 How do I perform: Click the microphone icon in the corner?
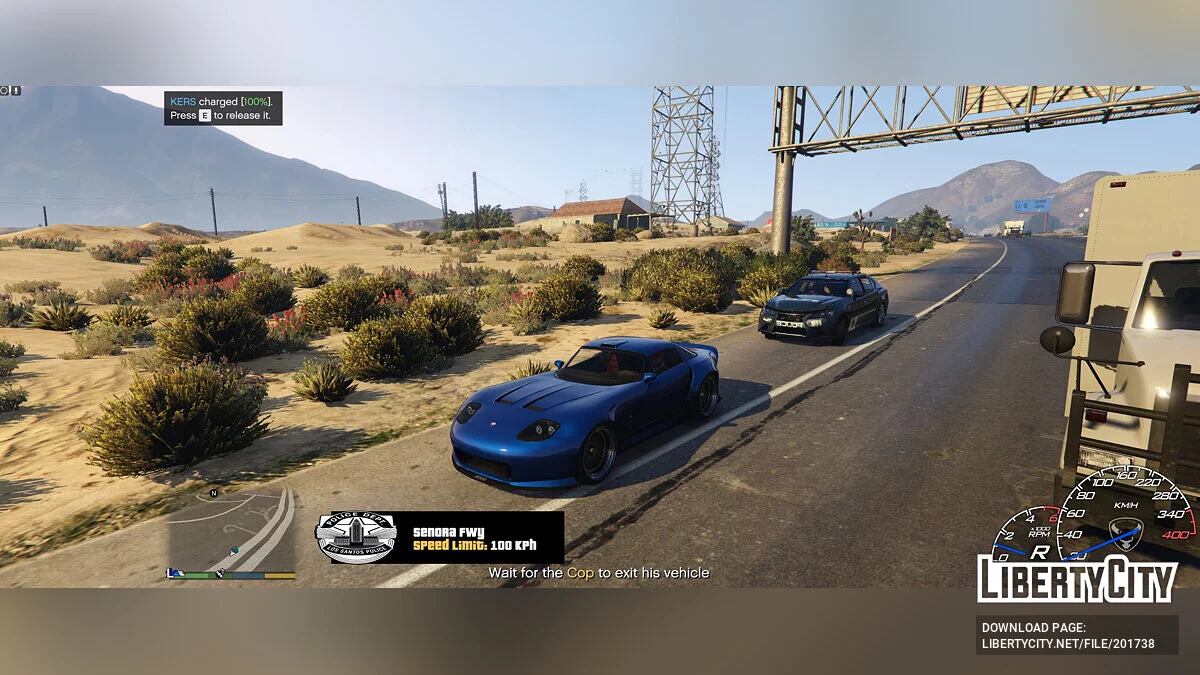click(16, 91)
